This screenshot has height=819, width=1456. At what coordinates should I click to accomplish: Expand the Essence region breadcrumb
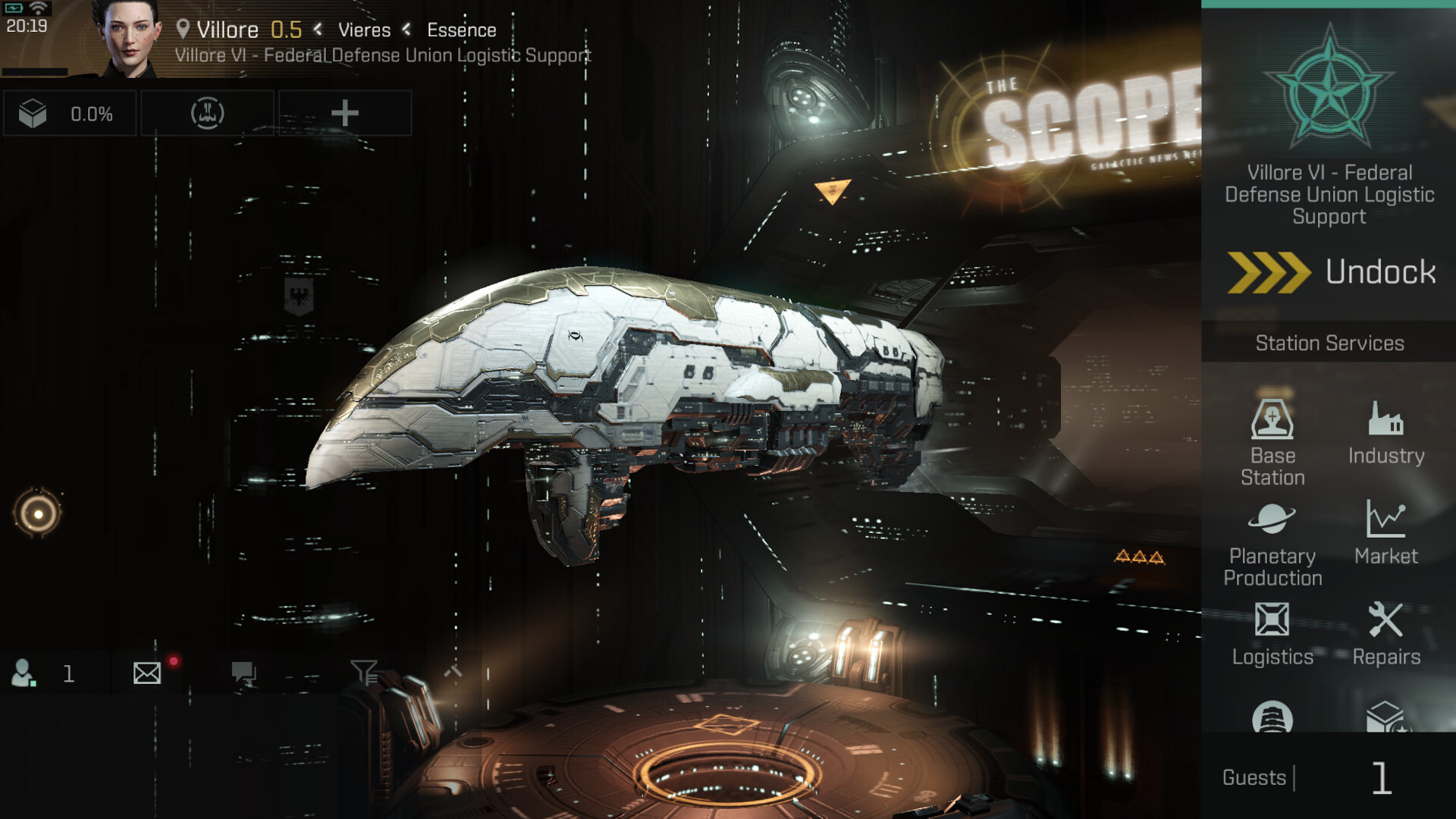tap(462, 30)
